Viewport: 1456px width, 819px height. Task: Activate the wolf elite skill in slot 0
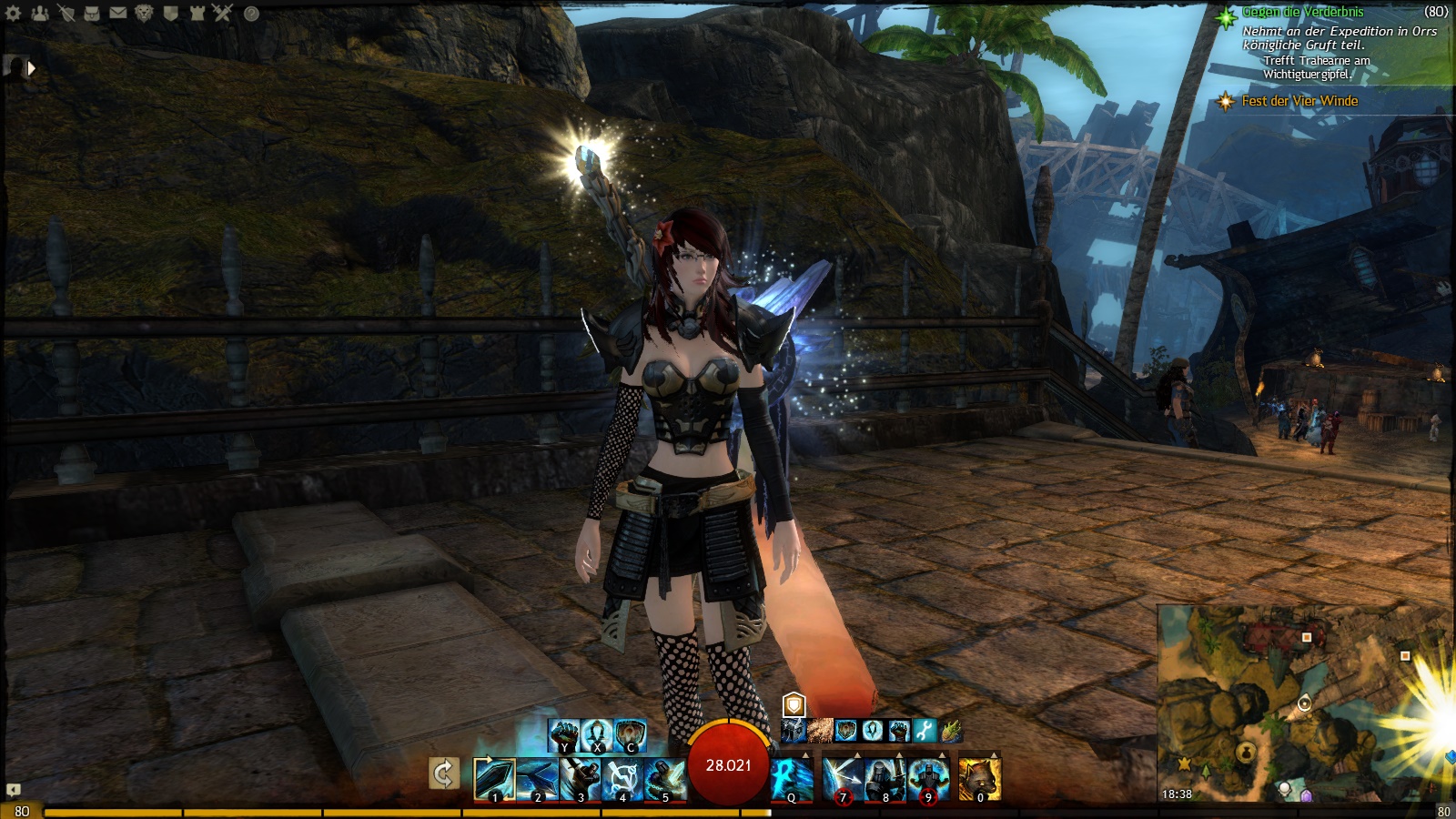tap(979, 780)
